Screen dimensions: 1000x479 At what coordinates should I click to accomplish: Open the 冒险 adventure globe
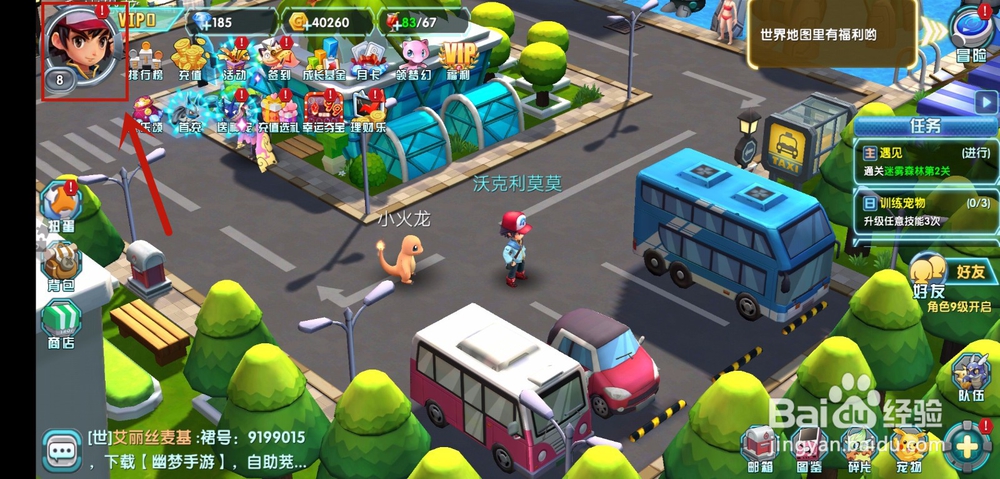tap(970, 35)
